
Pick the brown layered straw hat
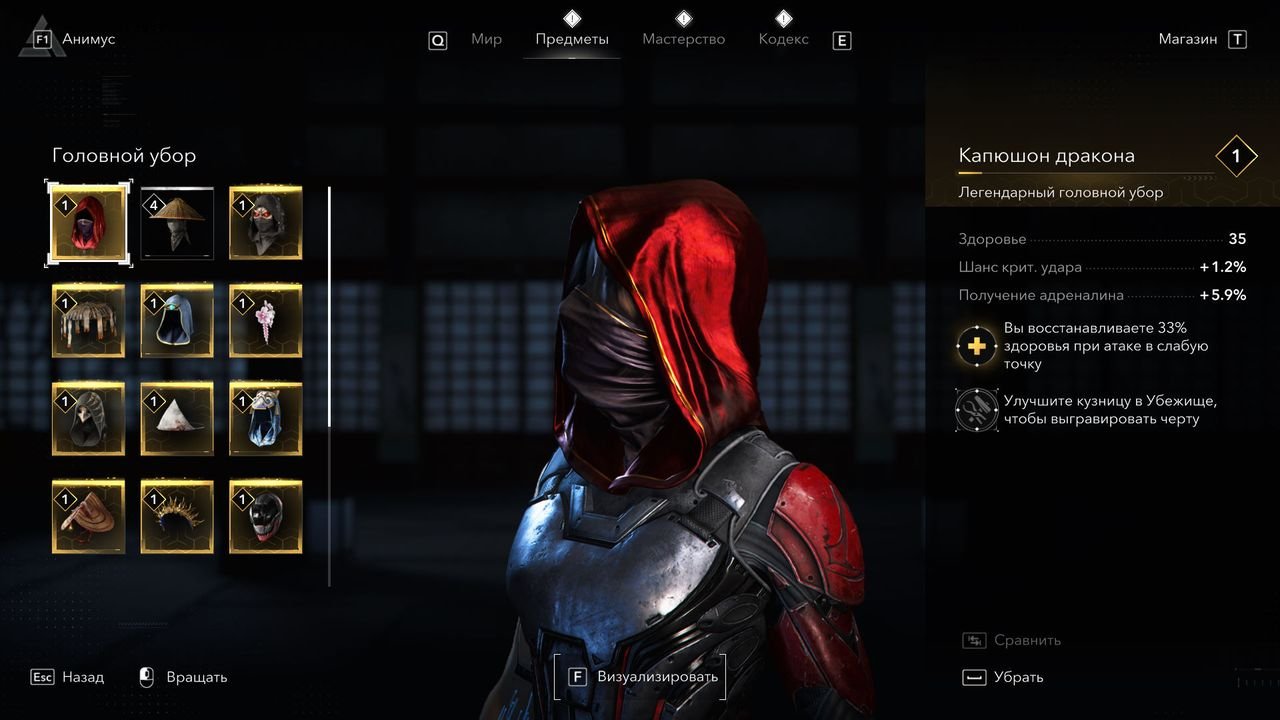(x=89, y=517)
